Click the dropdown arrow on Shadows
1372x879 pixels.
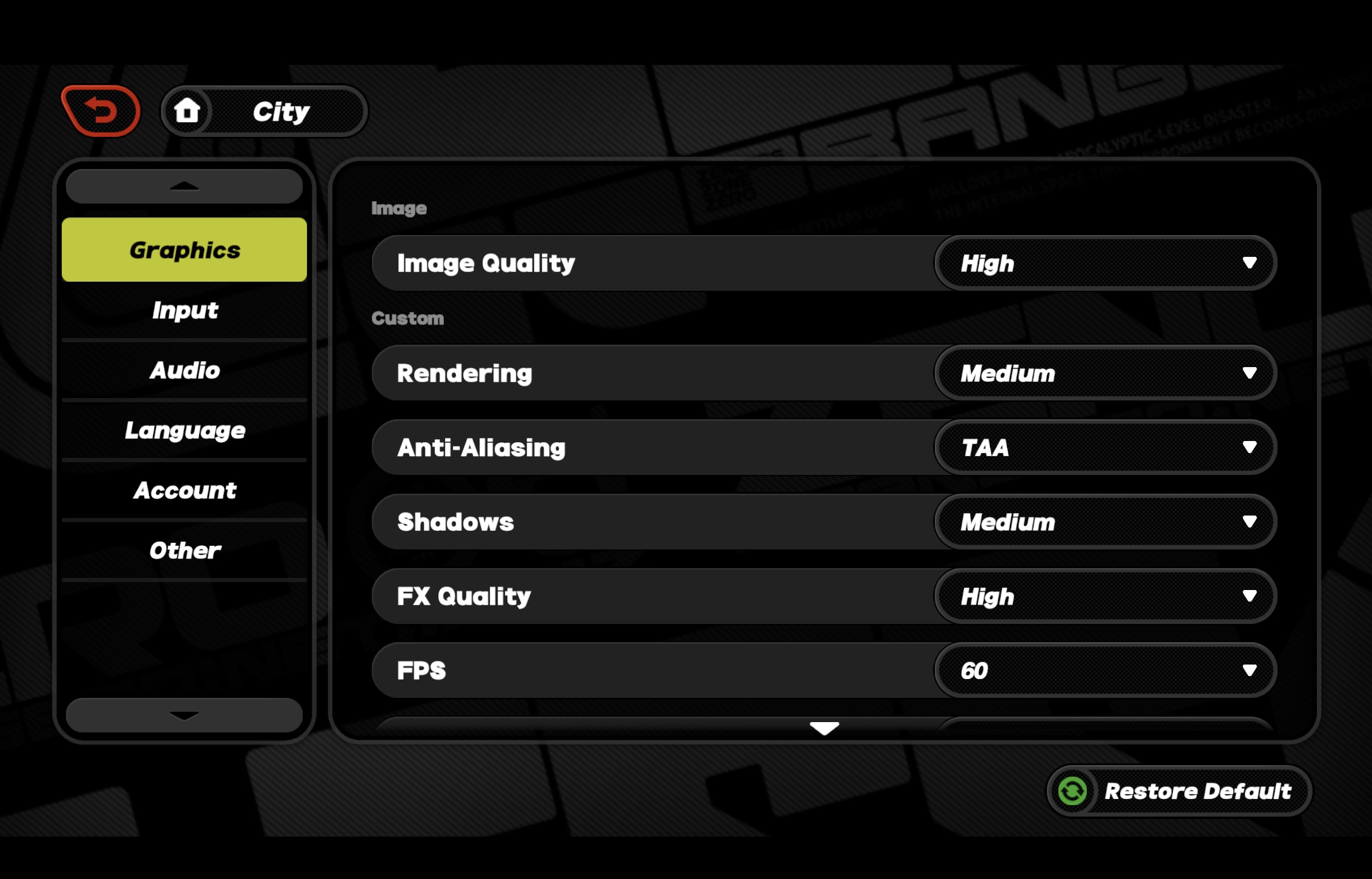tap(1249, 522)
